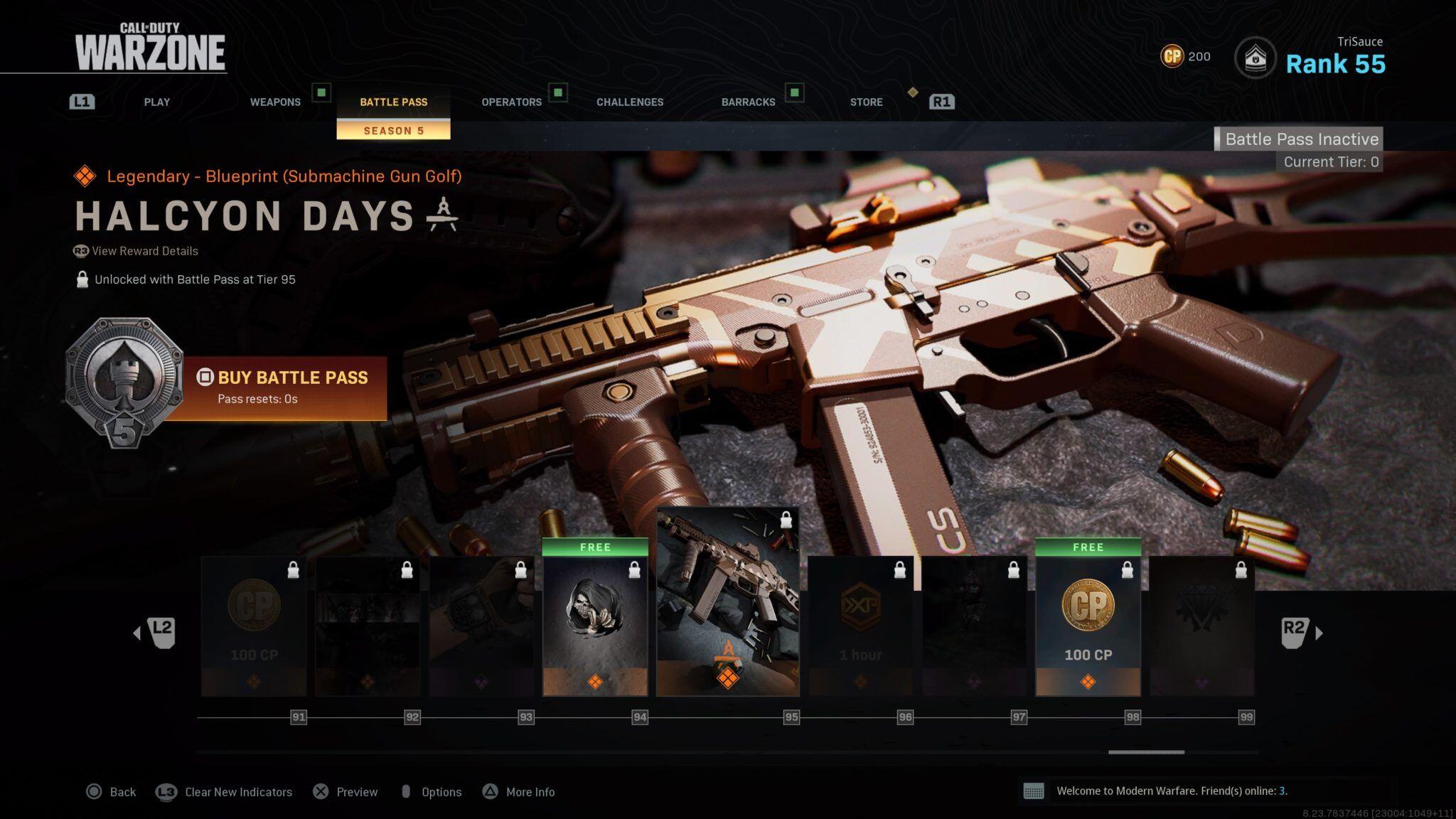
Task: Pick the tier 96 one-hour XP token
Action: [860, 626]
